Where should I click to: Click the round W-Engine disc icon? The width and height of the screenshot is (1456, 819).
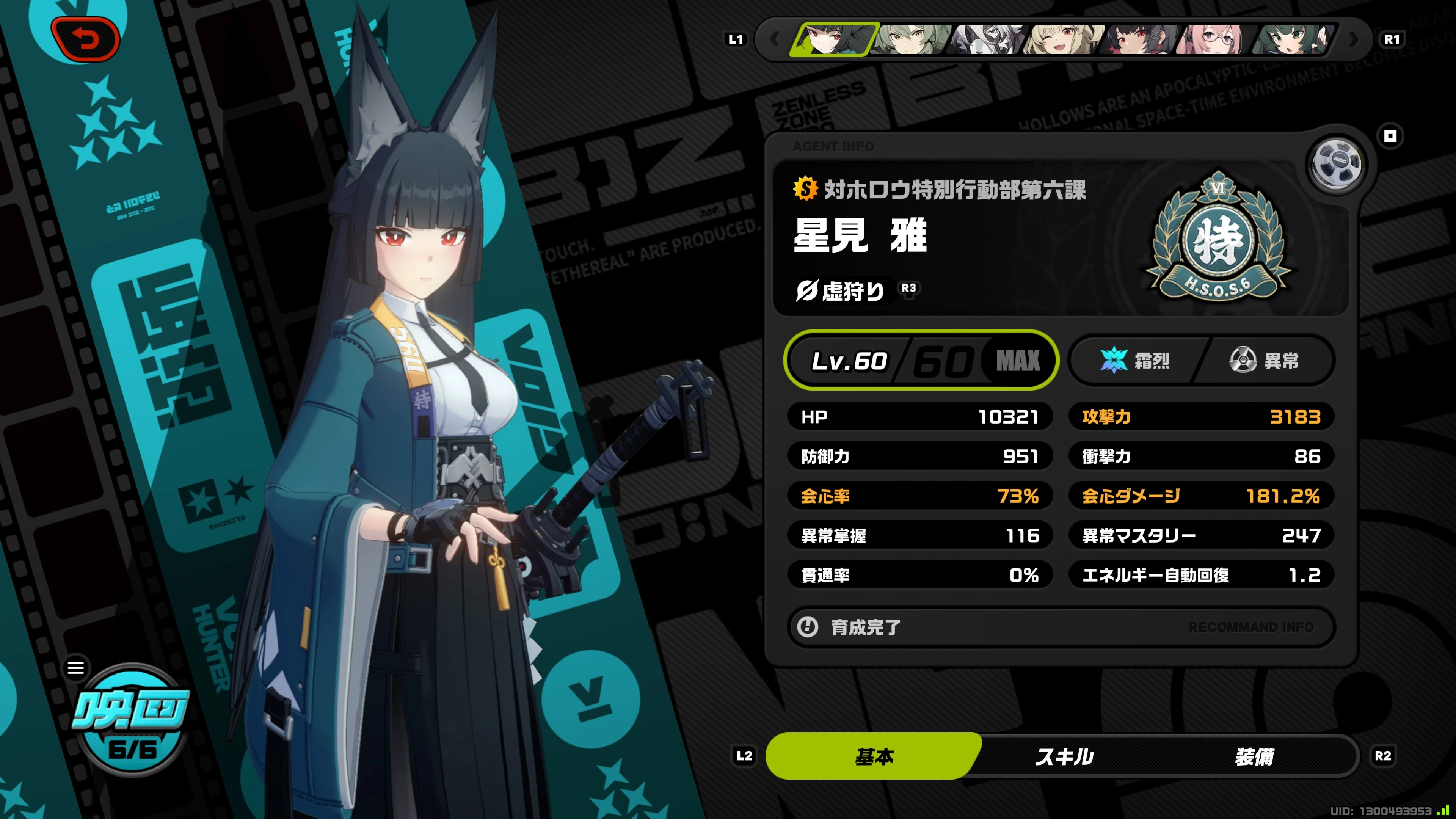coord(1336,165)
